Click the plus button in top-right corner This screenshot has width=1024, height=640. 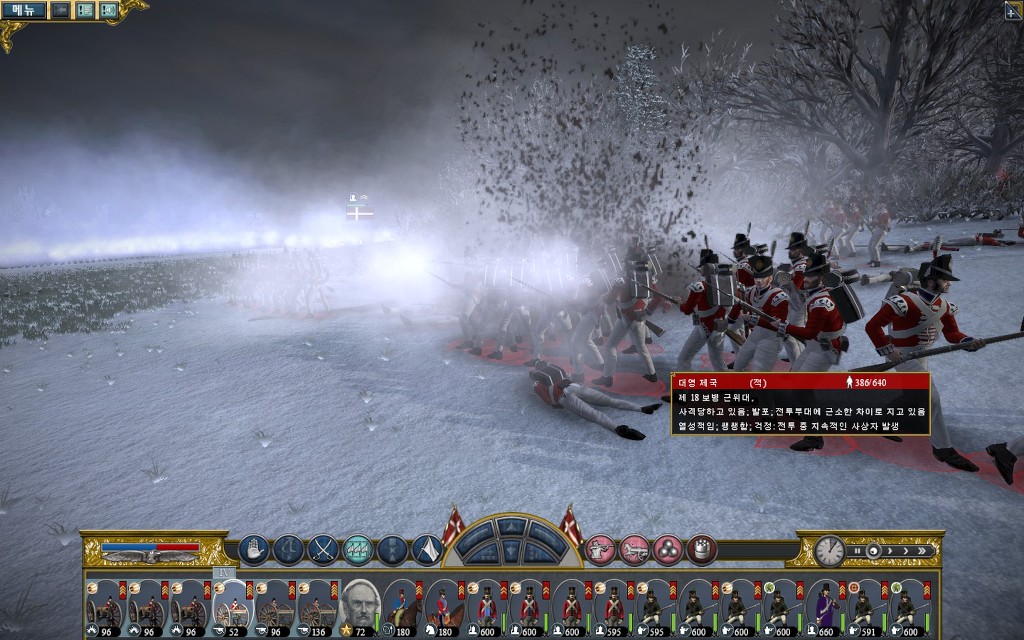pyautogui.click(x=1014, y=9)
